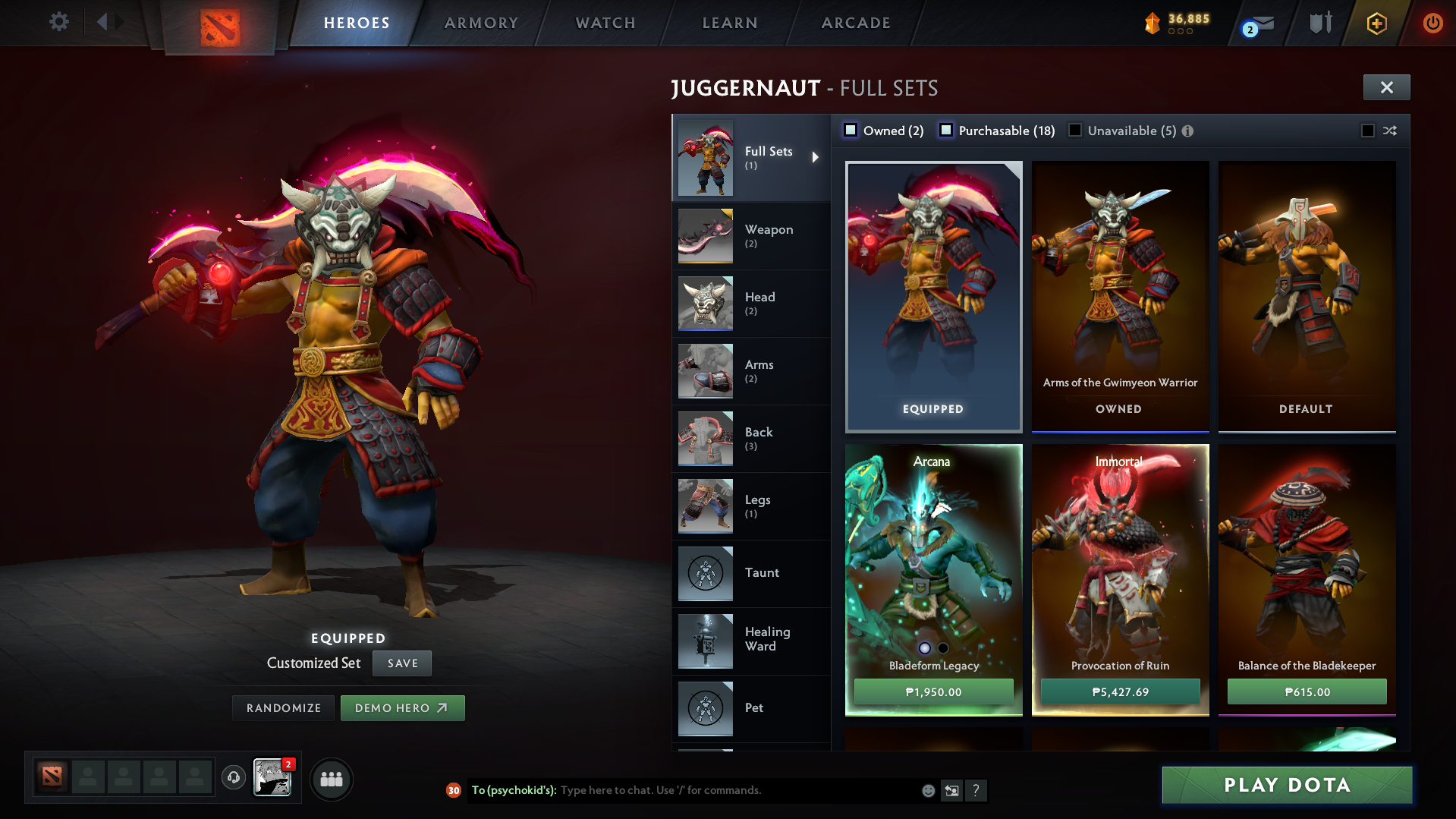The width and height of the screenshot is (1456, 819).
Task: Open Dota 2 settings with the gear icon
Action: [x=58, y=22]
